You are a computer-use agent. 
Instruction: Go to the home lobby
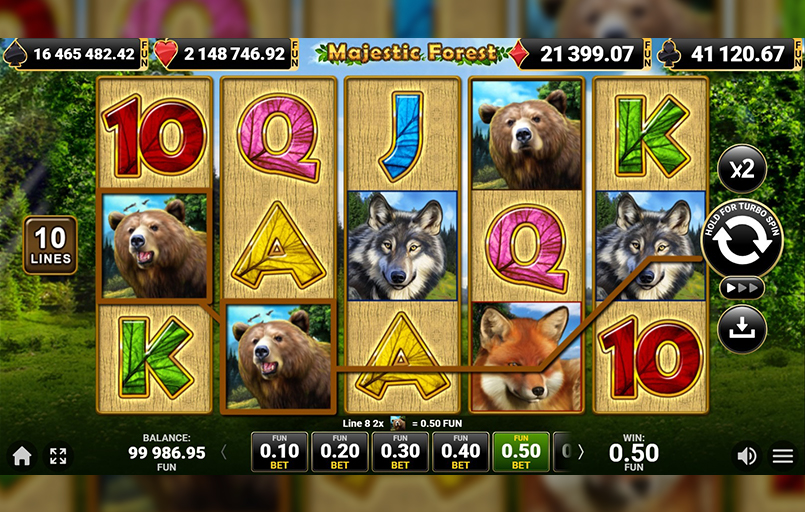click(x=22, y=456)
